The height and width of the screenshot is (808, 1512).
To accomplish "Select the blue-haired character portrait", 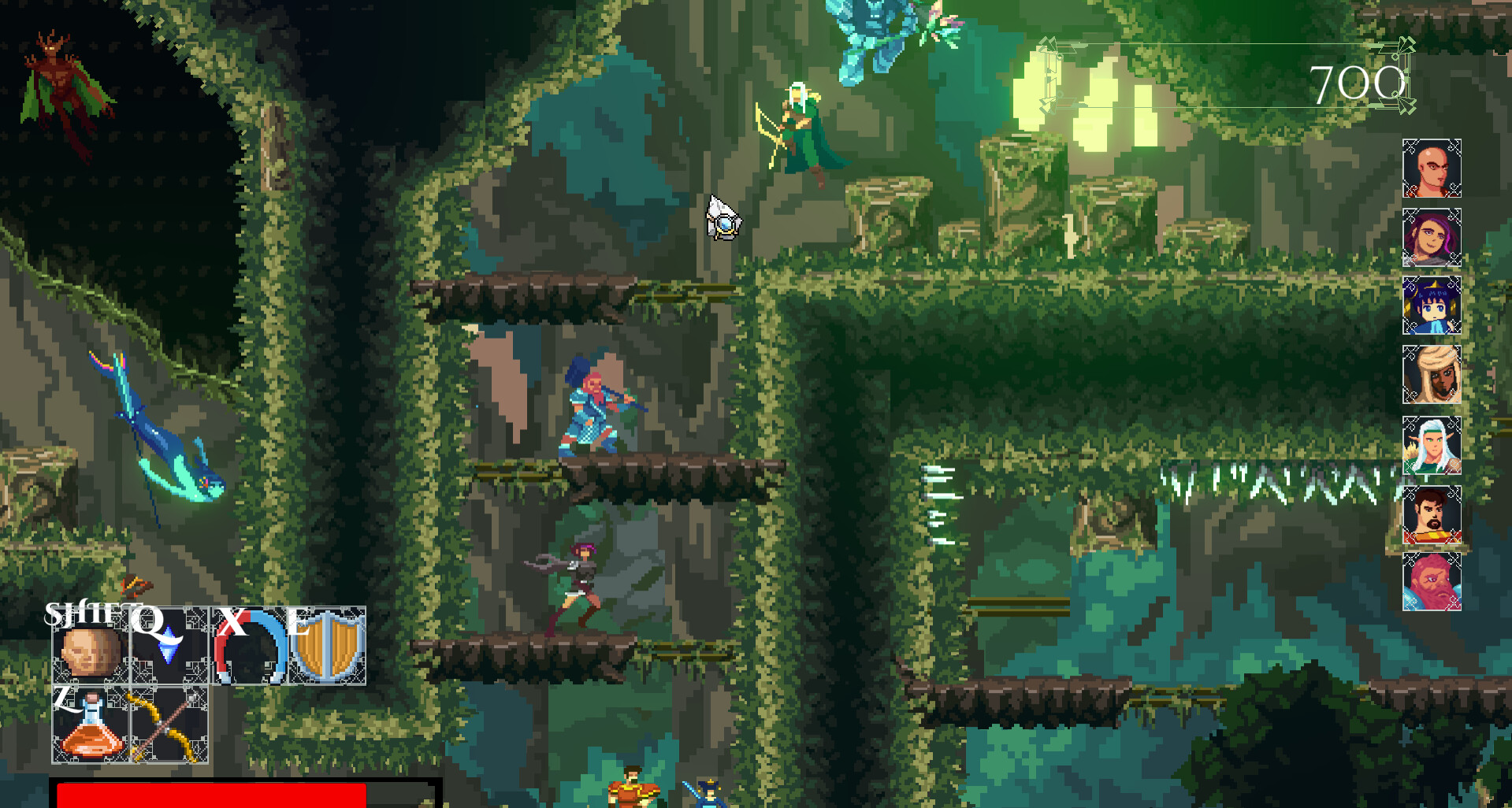I will tap(1431, 307).
